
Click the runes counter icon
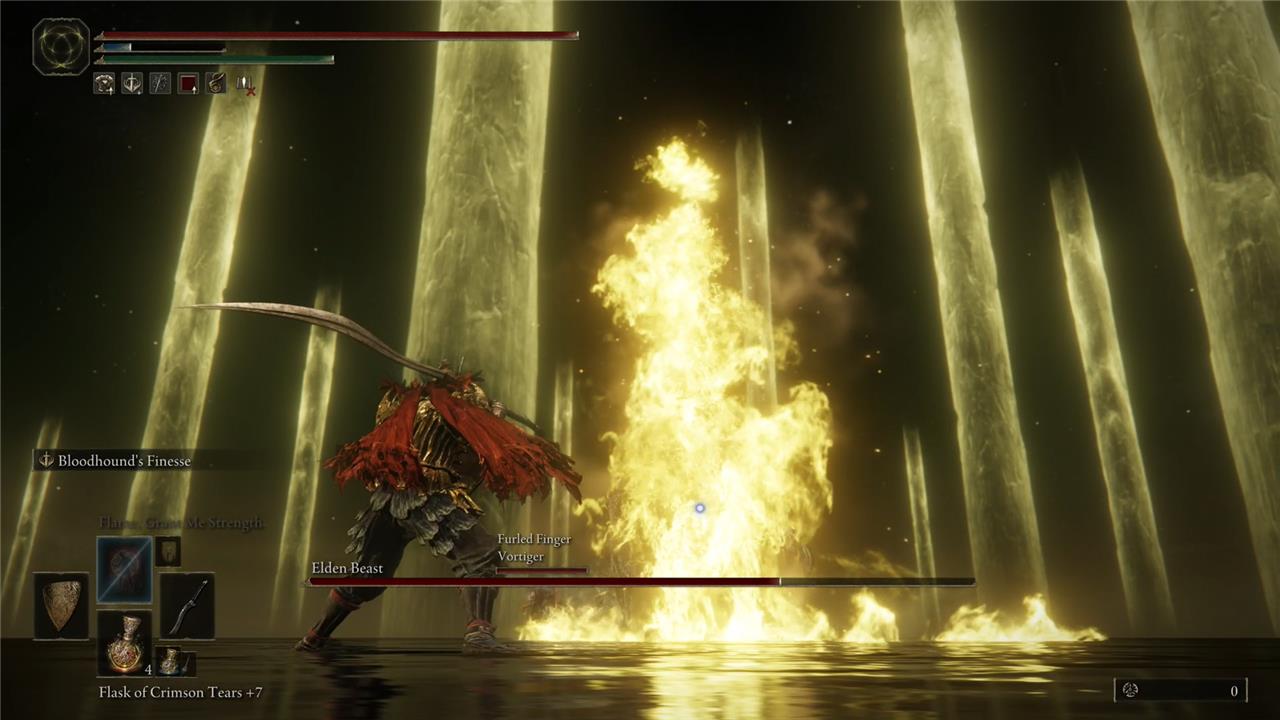click(x=1131, y=690)
